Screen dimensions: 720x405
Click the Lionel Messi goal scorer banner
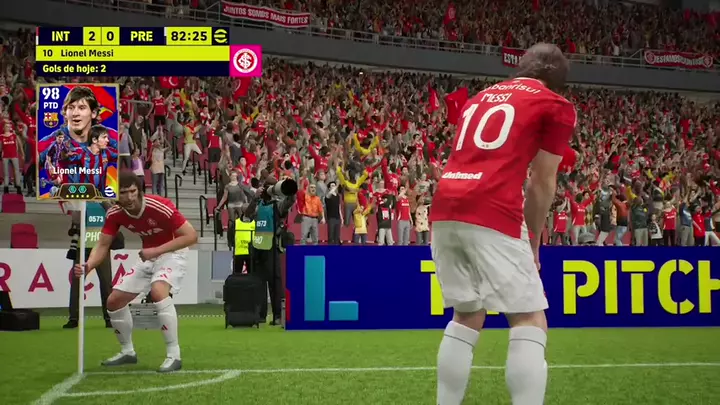[x=132, y=53]
